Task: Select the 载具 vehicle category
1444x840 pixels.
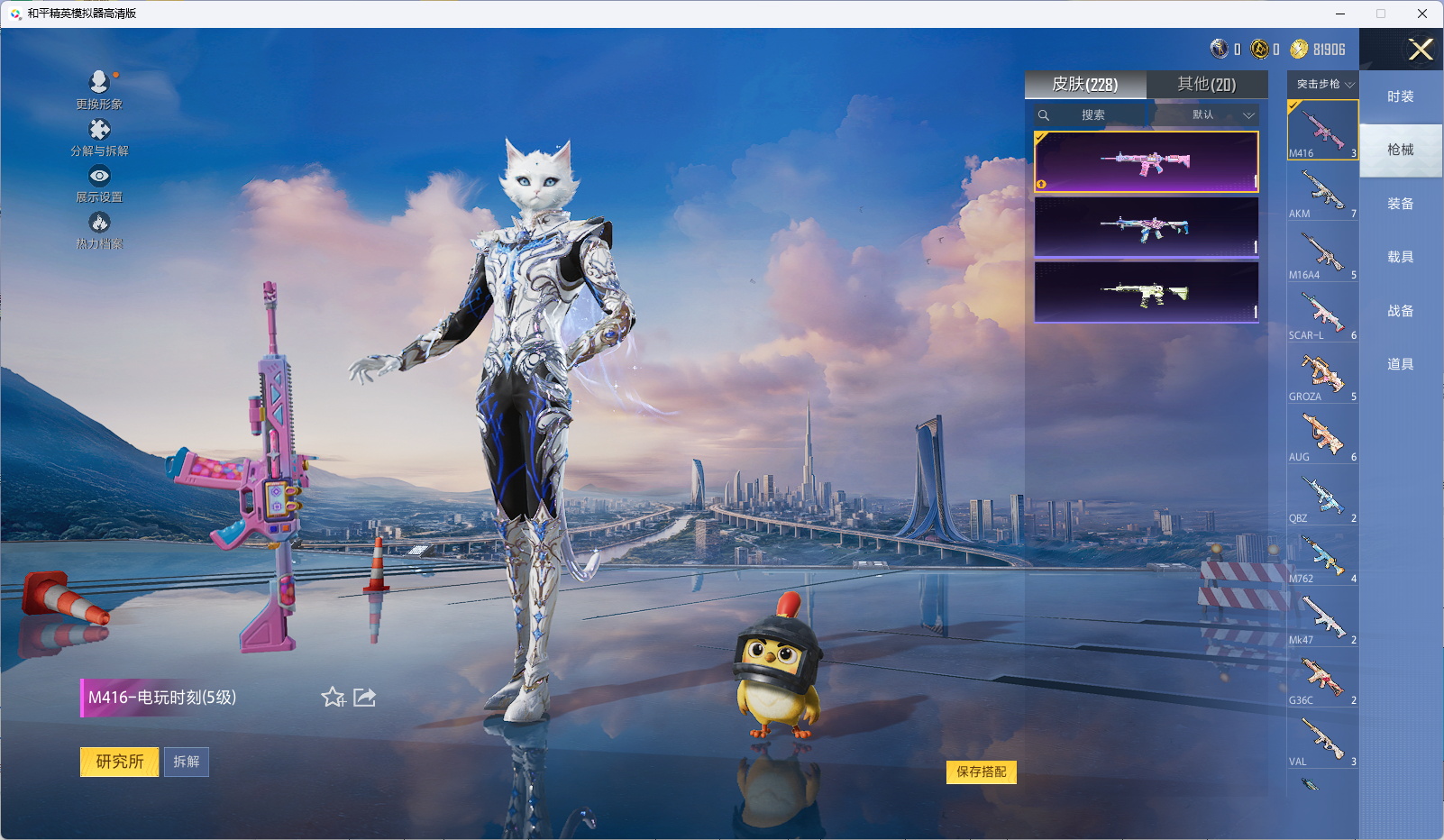Action: [1400, 257]
